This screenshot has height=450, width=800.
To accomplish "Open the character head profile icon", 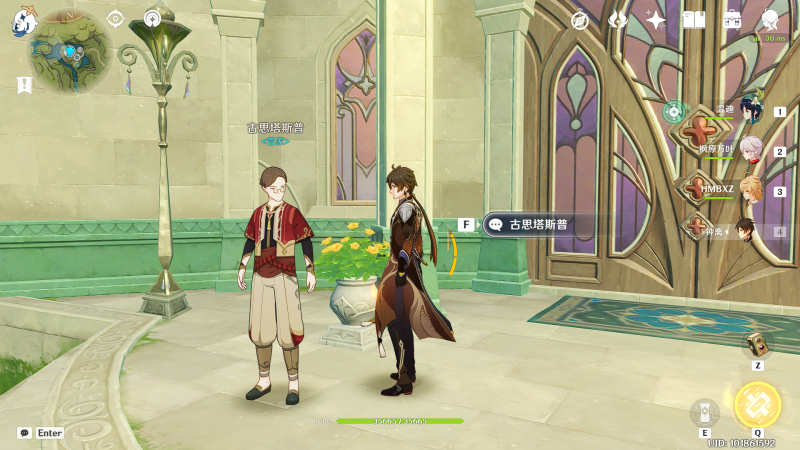I will (x=769, y=20).
